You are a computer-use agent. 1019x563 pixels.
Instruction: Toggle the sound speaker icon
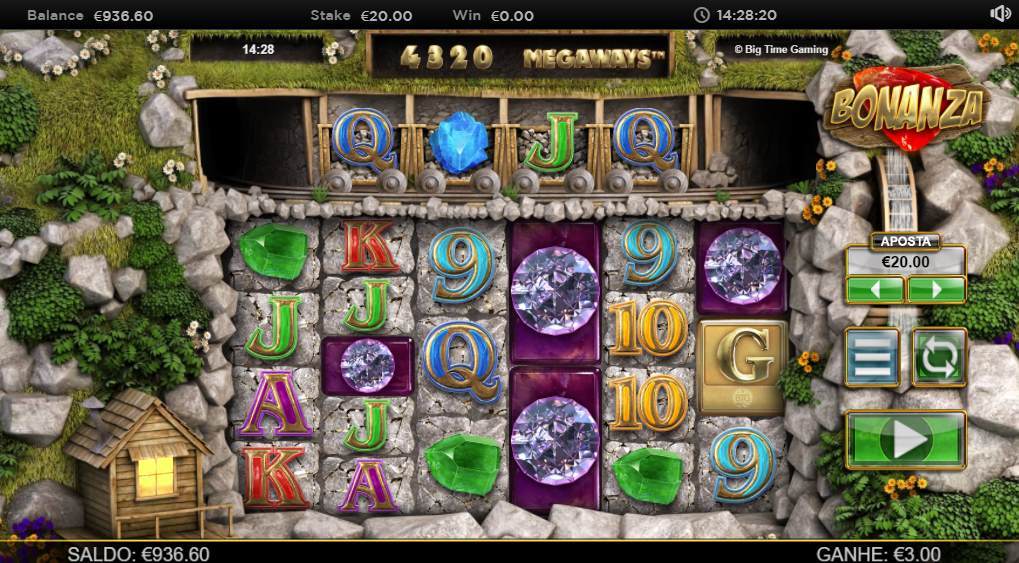pos(1000,14)
